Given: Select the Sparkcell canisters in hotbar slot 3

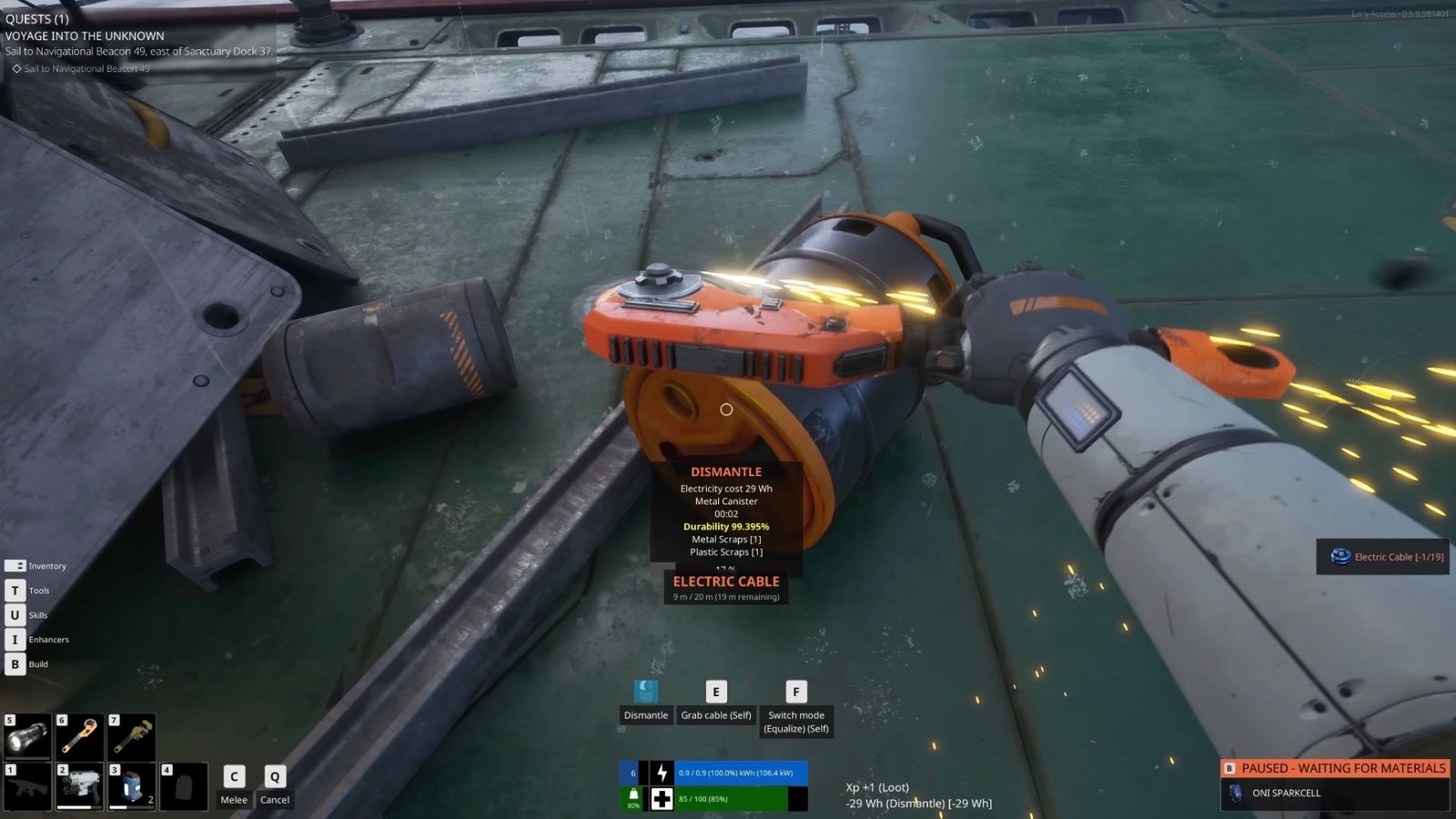Looking at the screenshot, I should click(x=132, y=787).
